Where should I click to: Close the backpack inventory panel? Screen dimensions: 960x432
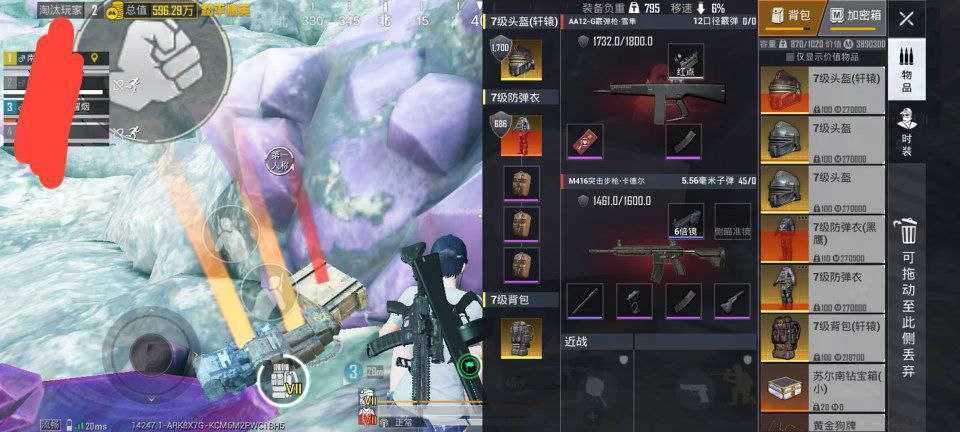pyautogui.click(x=906, y=18)
